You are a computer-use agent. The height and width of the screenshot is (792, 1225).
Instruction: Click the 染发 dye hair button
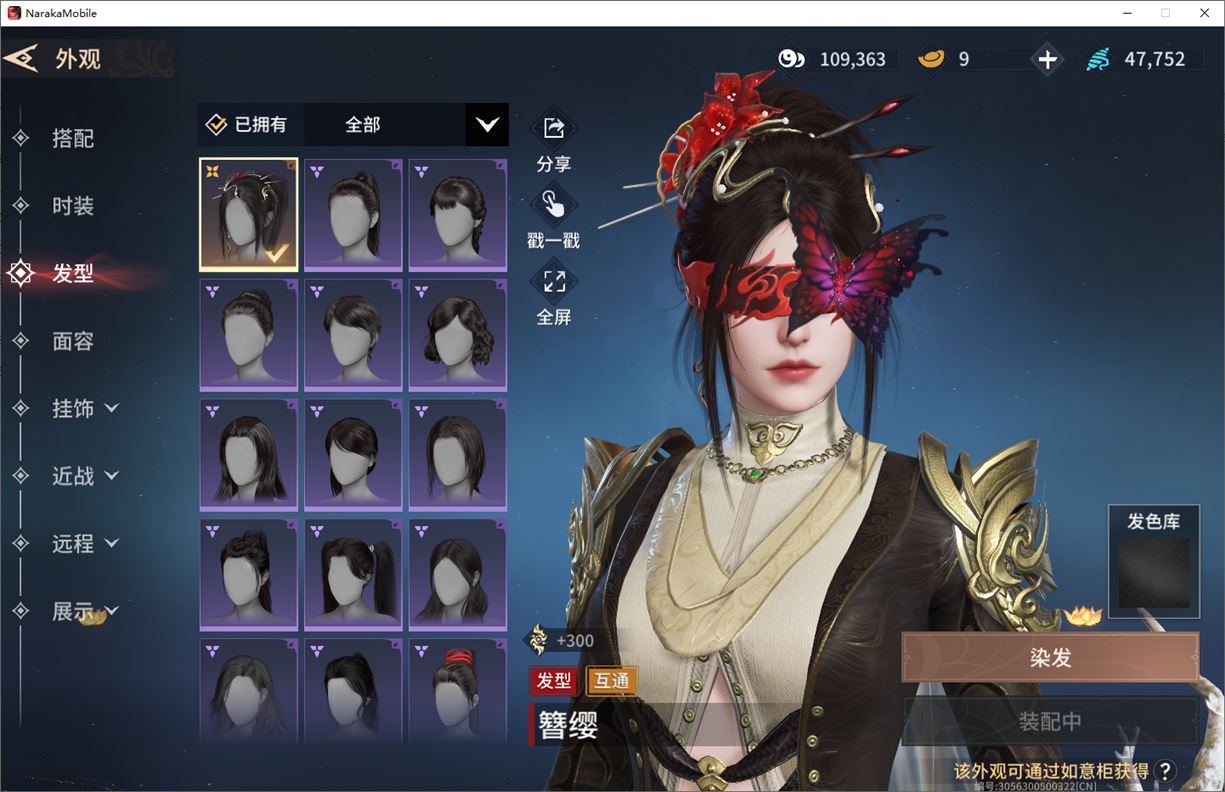coord(1050,658)
